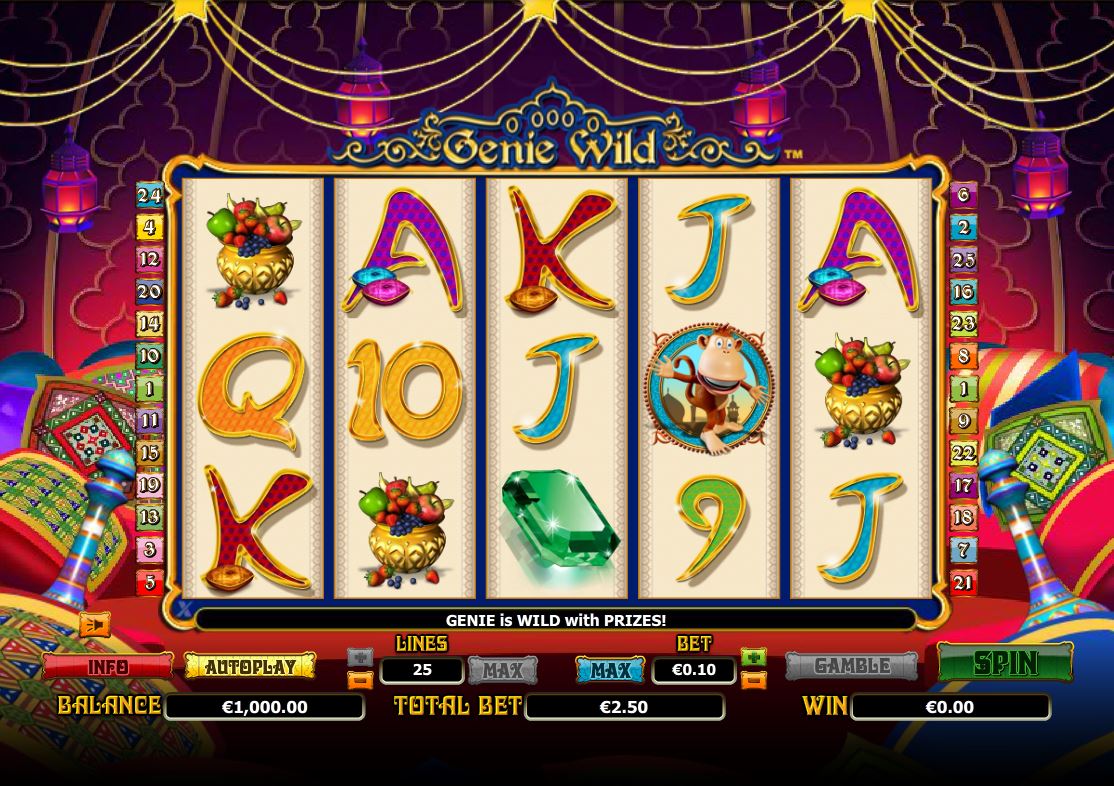Reduce the number of lines with orange minus
Screen dimensions: 1114x786
[360, 680]
